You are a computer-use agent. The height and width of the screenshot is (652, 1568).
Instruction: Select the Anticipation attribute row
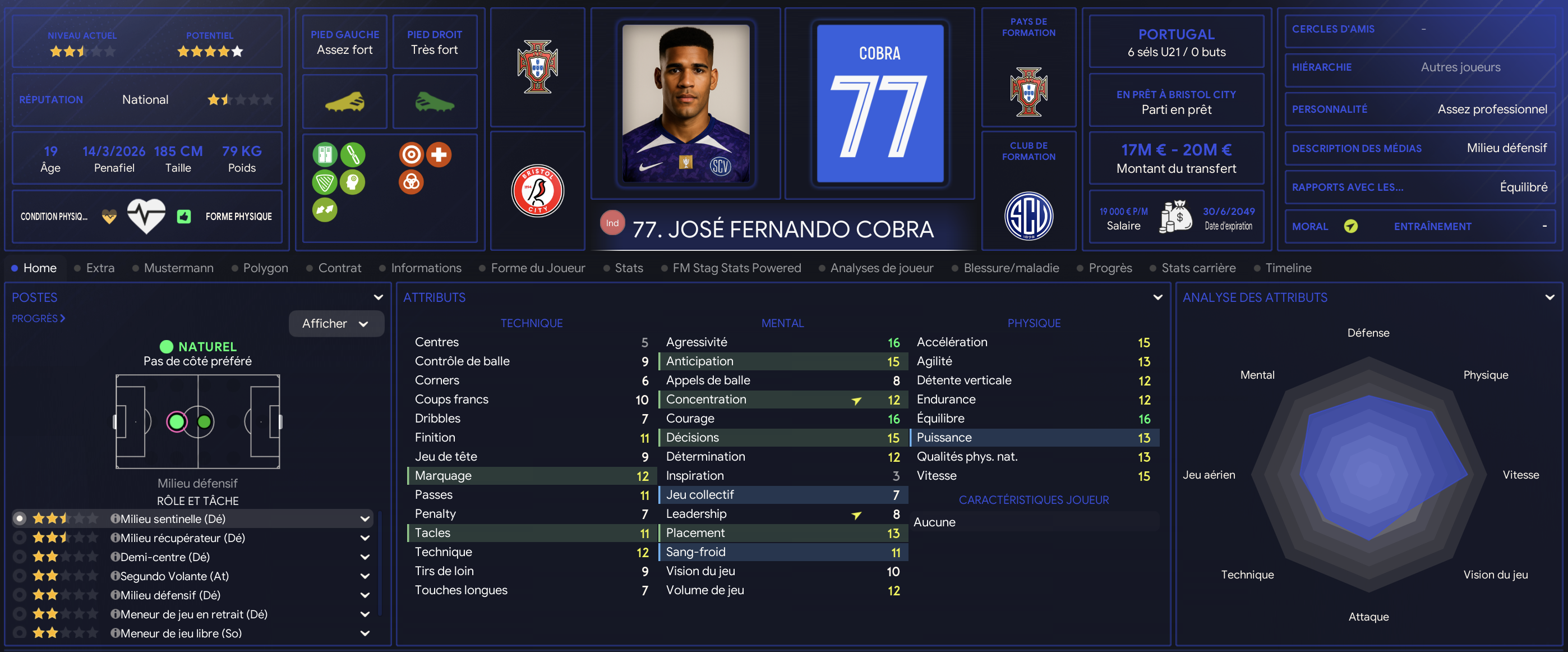[x=782, y=361]
